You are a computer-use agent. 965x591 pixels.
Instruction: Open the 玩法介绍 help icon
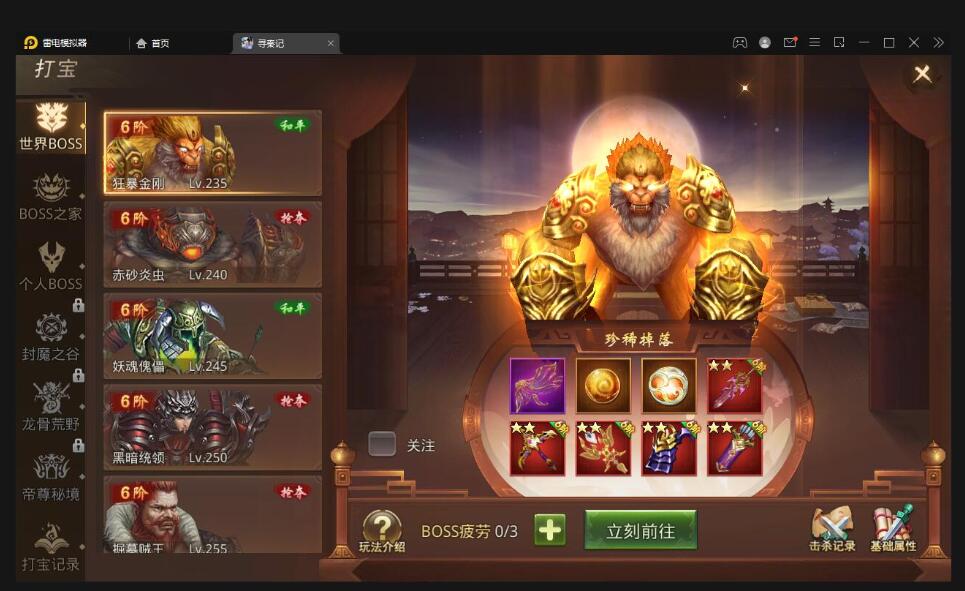[x=382, y=531]
